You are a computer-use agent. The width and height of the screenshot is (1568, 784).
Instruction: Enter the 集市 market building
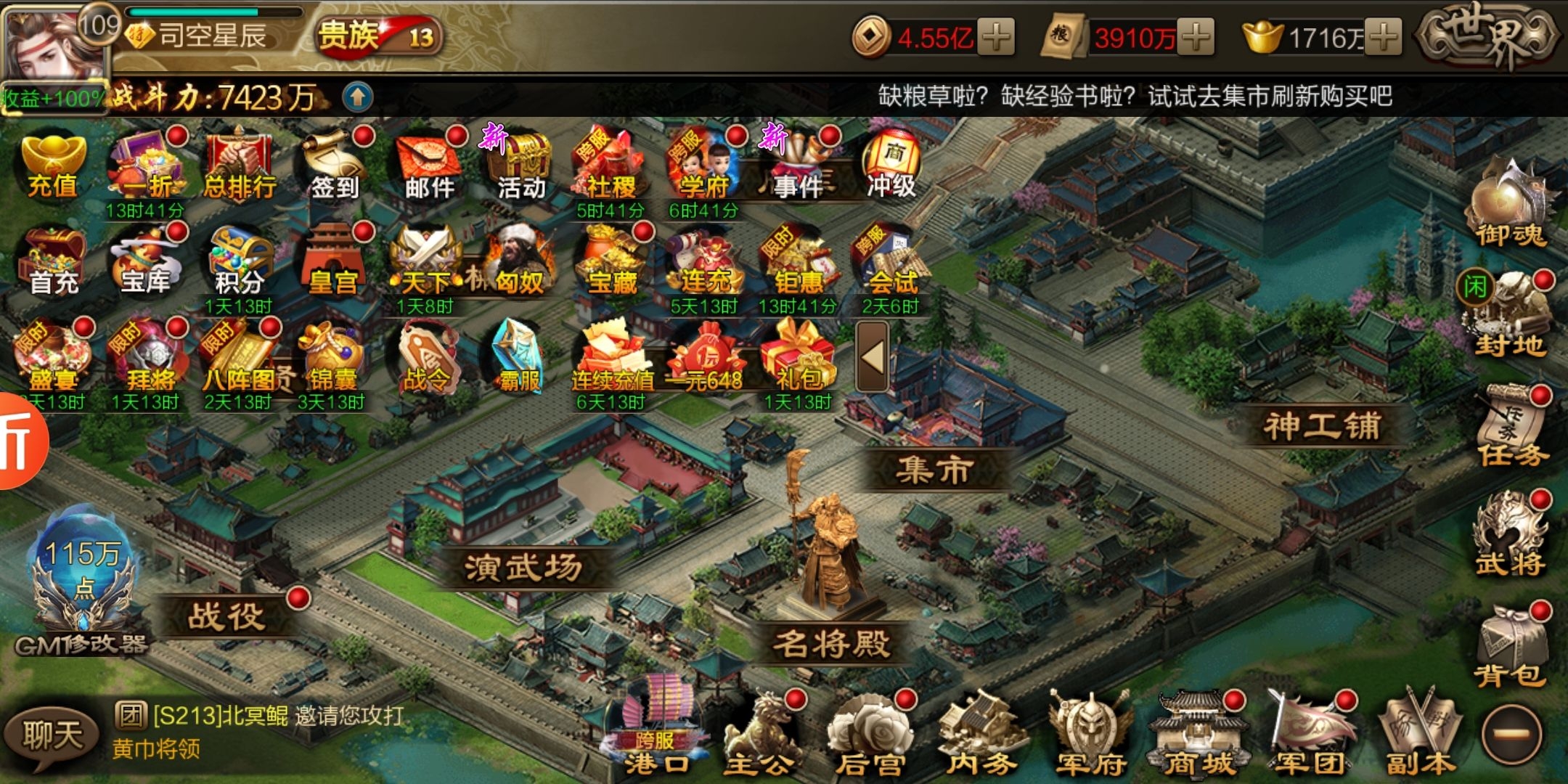pos(934,469)
